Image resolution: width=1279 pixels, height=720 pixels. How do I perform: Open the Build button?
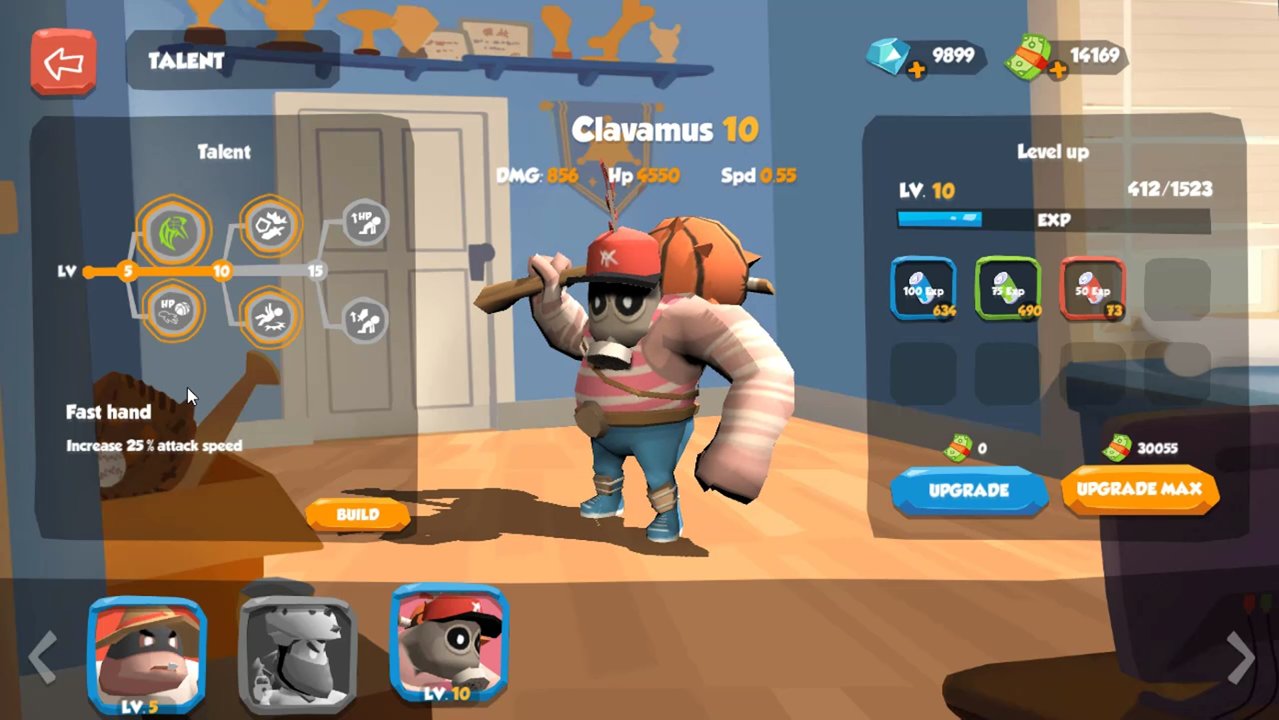(x=357, y=515)
